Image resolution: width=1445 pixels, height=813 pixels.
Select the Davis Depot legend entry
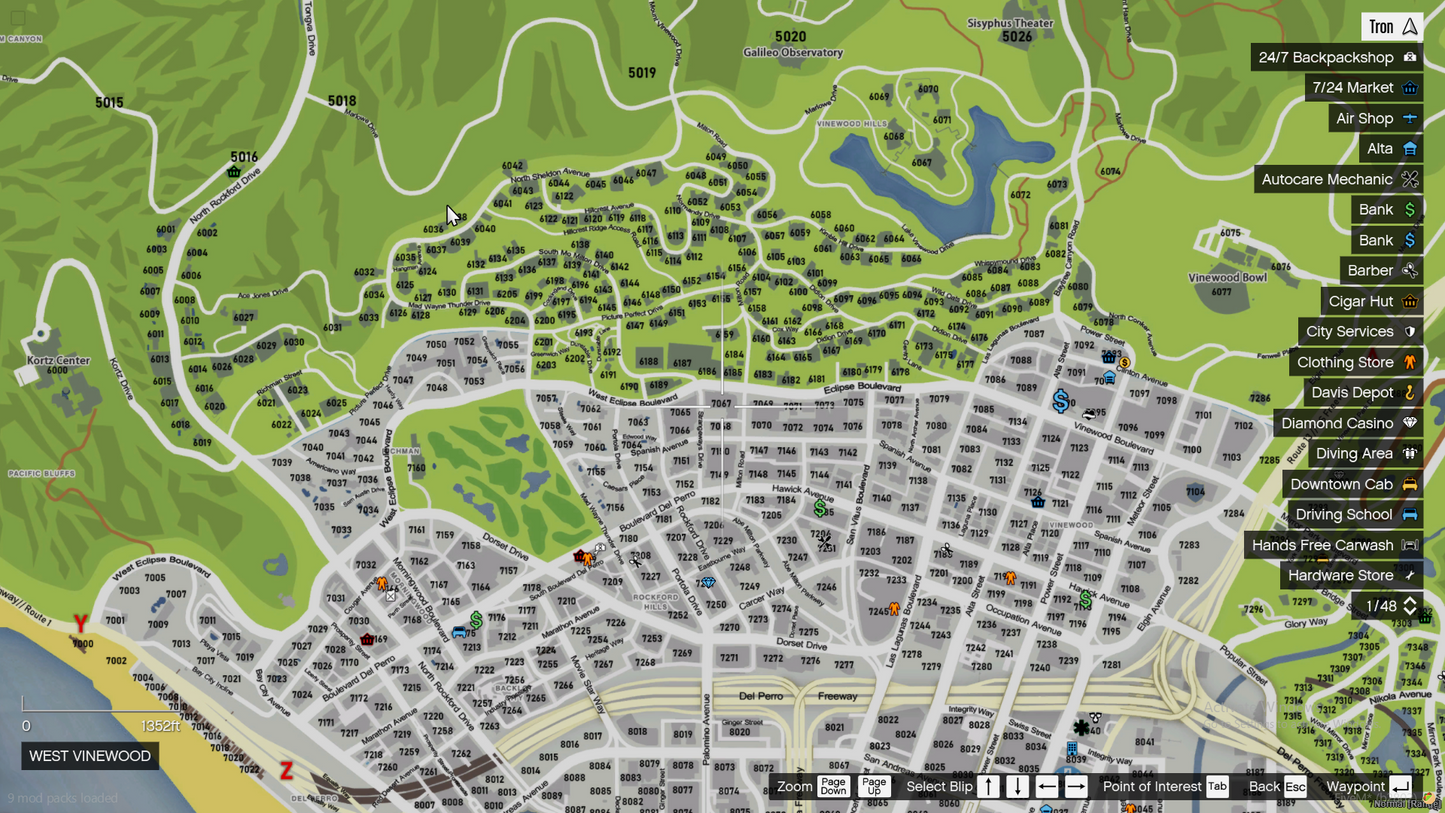[x=1362, y=393]
